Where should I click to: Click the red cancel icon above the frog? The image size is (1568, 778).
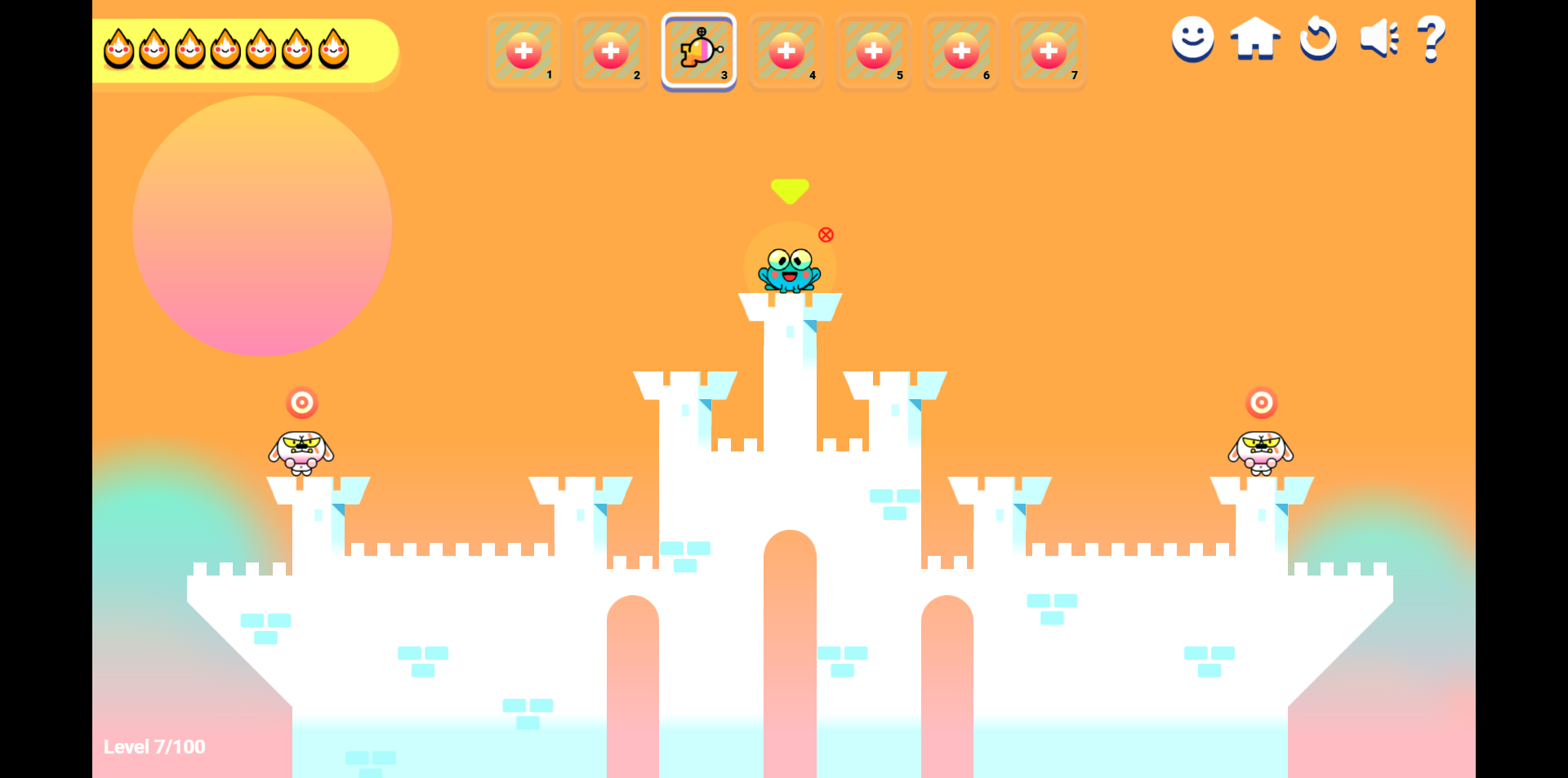pyautogui.click(x=826, y=235)
